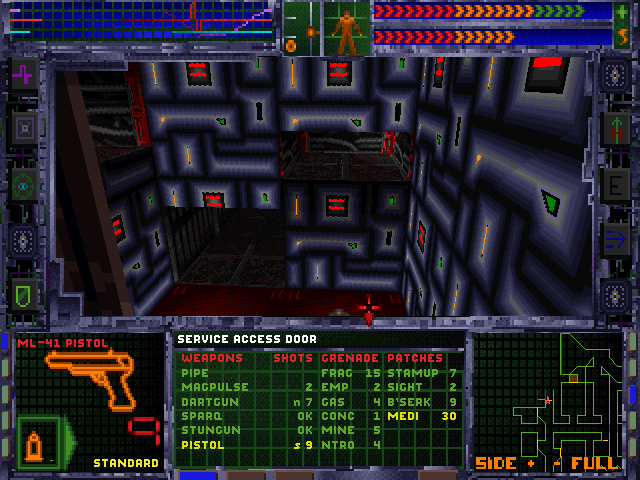Choose the DARTGUN from the weapons list
Screen dimensions: 640x480
(204, 400)
